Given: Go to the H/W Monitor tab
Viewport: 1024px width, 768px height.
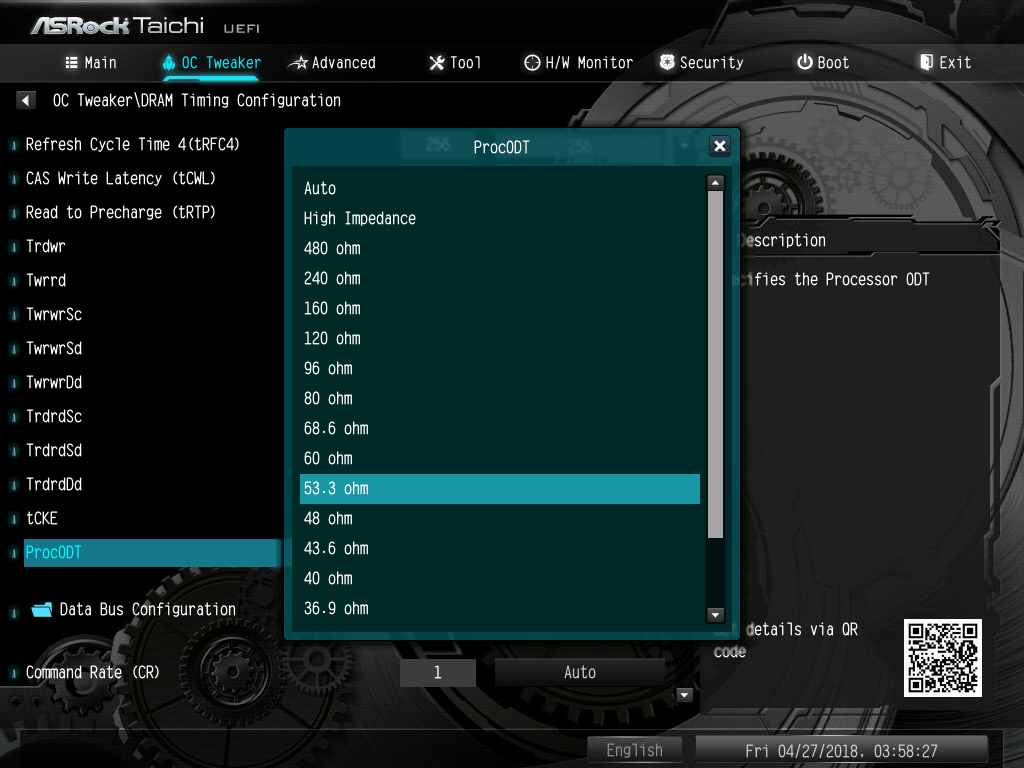Looking at the screenshot, I should (x=578, y=63).
